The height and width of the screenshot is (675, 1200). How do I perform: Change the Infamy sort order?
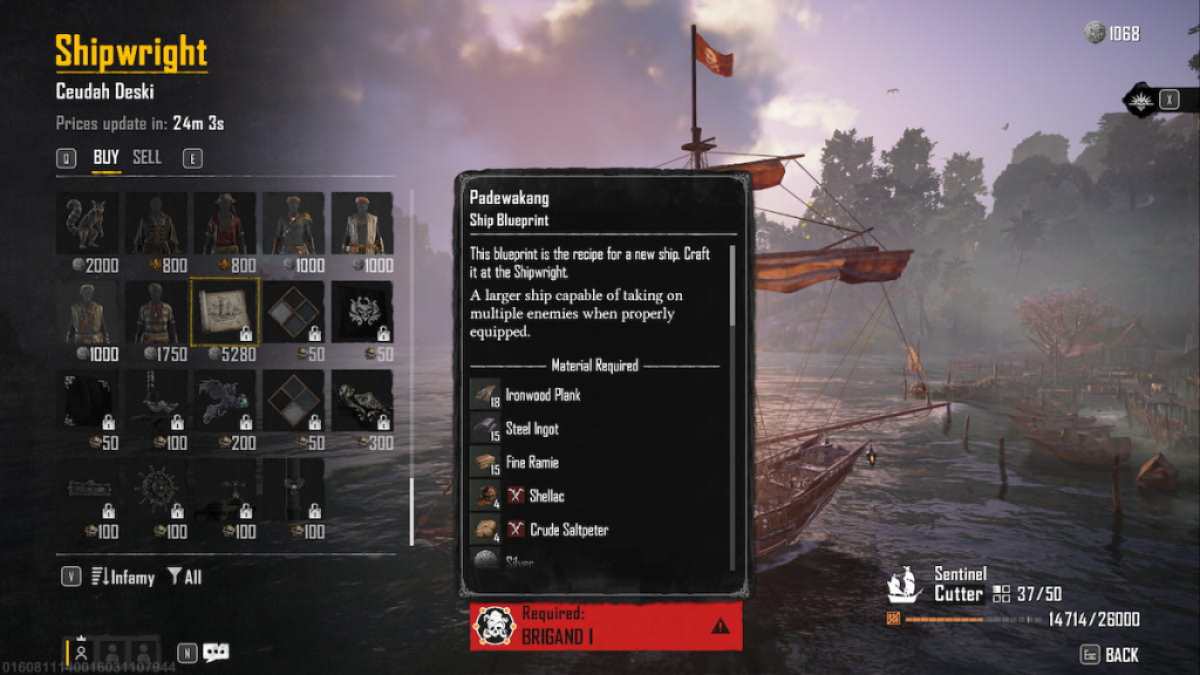[122, 577]
